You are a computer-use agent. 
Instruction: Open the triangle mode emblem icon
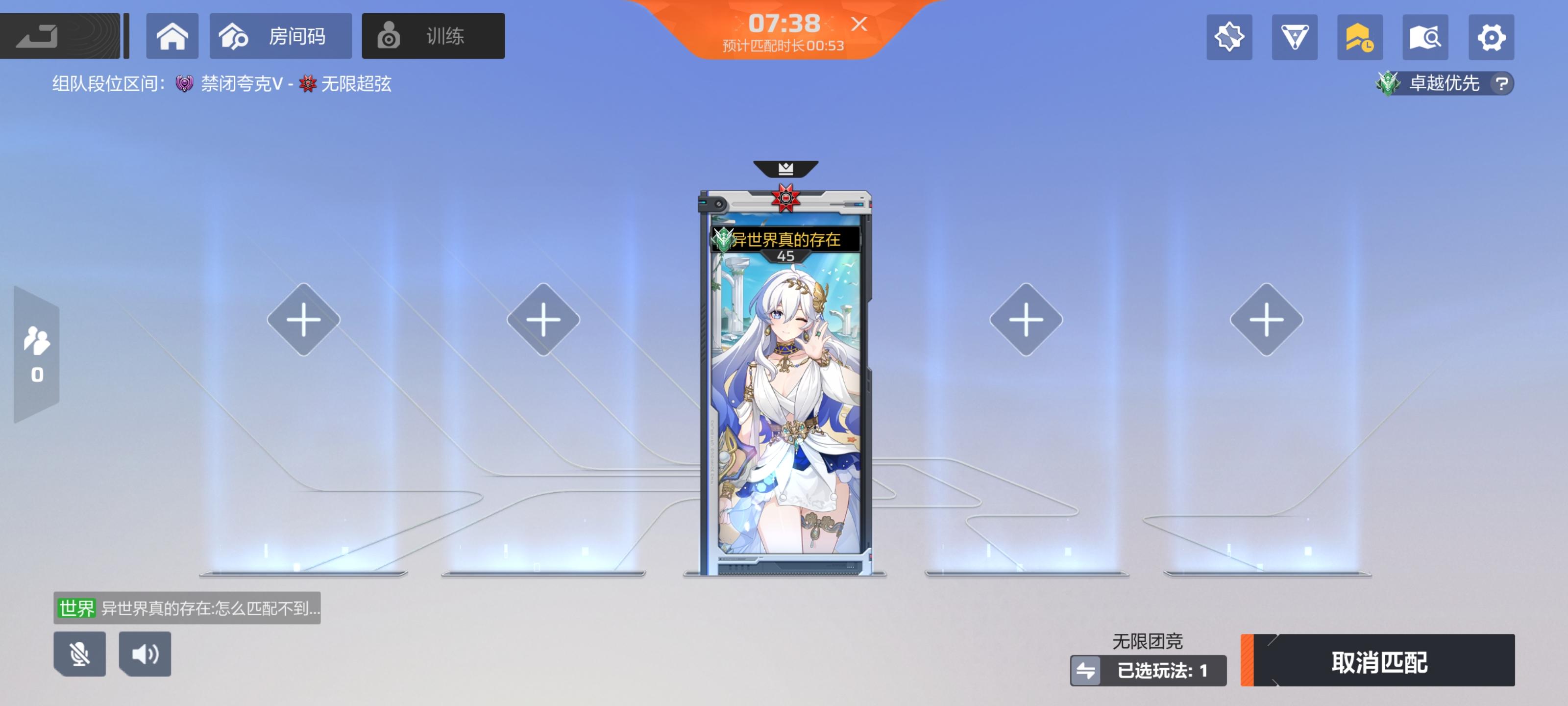point(1295,37)
